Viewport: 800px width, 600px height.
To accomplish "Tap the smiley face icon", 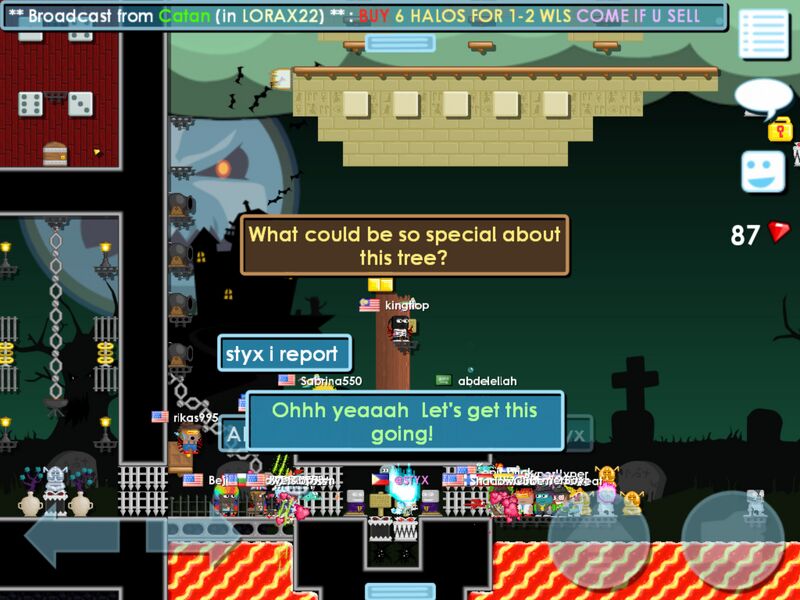I will click(x=763, y=171).
